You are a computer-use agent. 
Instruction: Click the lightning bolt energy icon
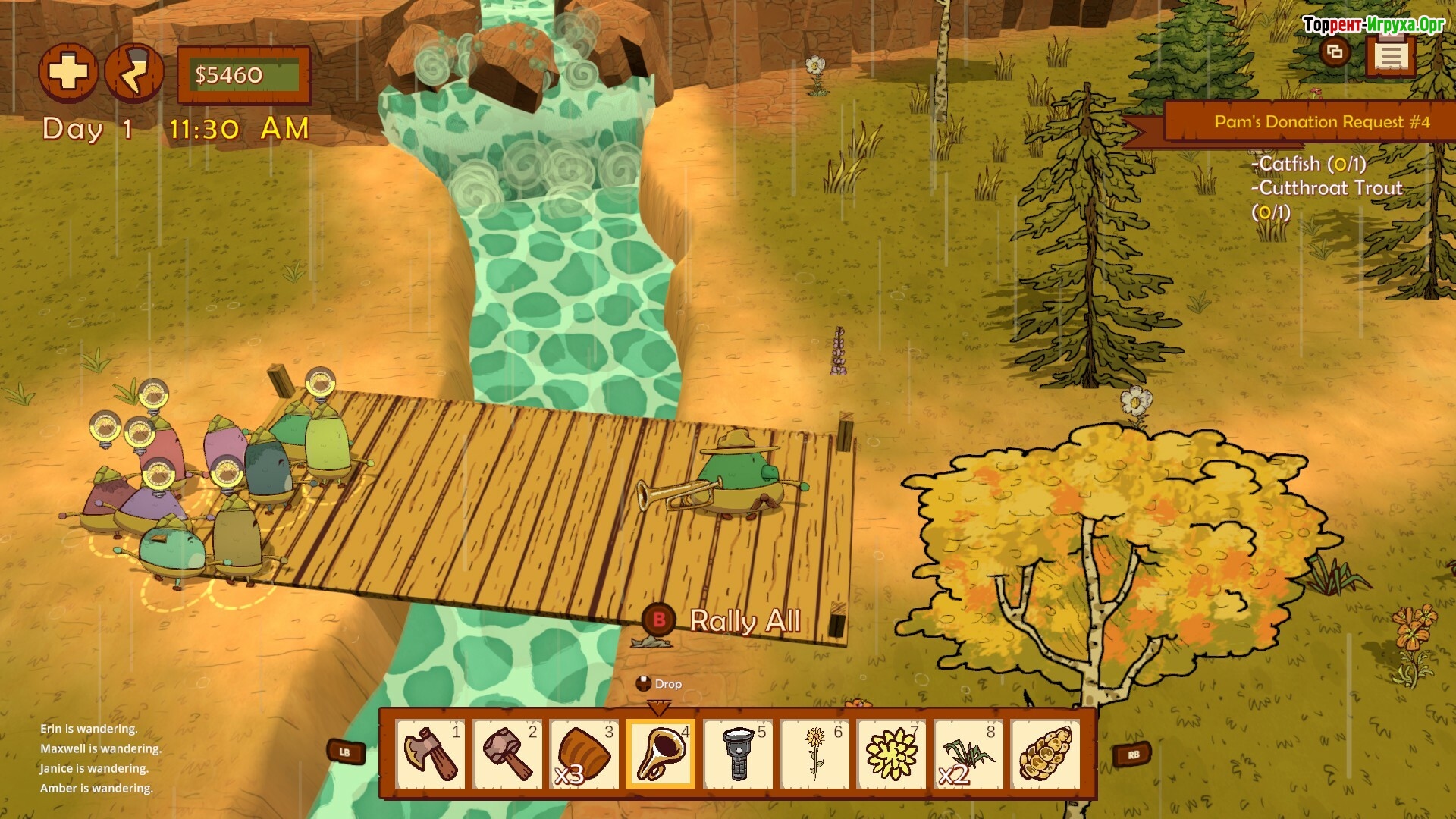(x=134, y=73)
